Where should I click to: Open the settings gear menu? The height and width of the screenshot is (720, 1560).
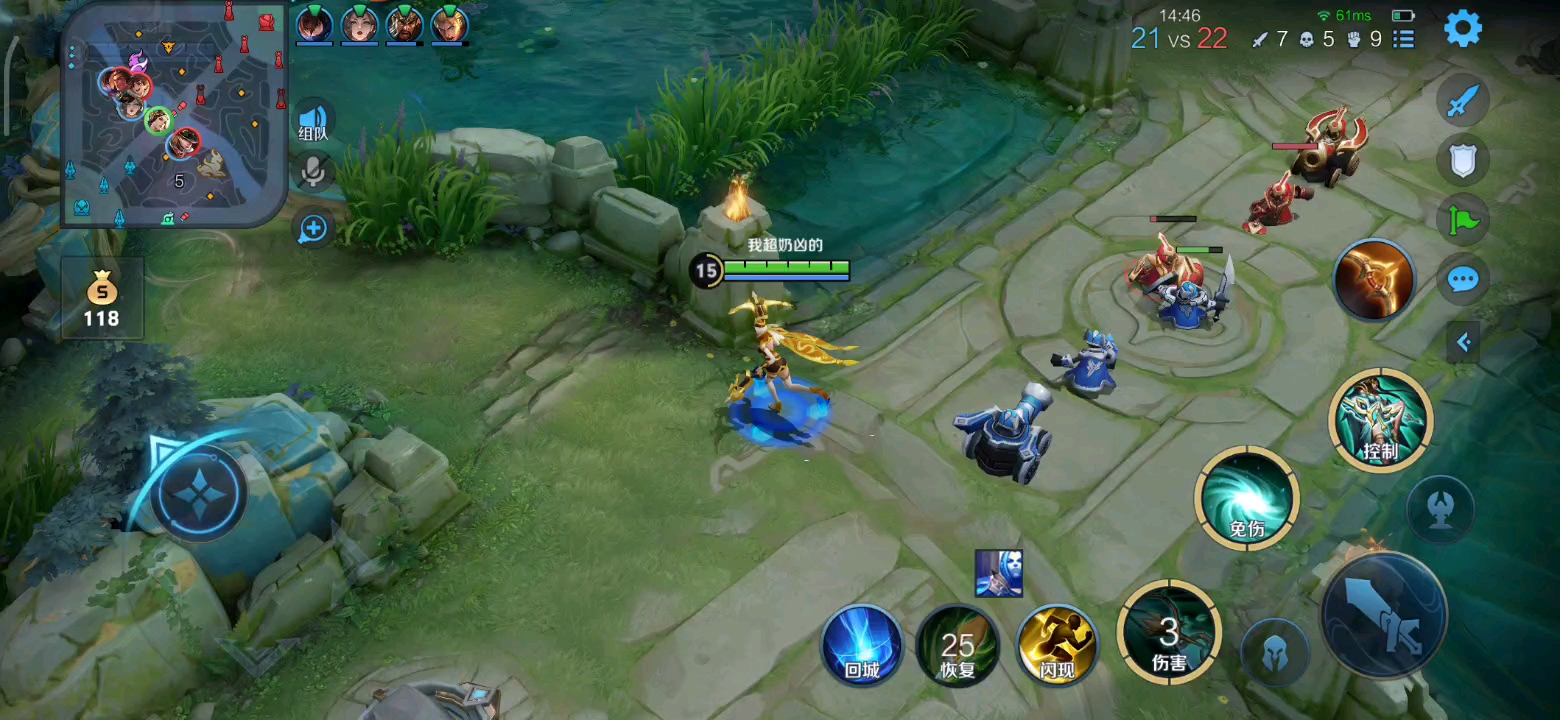tap(1462, 29)
